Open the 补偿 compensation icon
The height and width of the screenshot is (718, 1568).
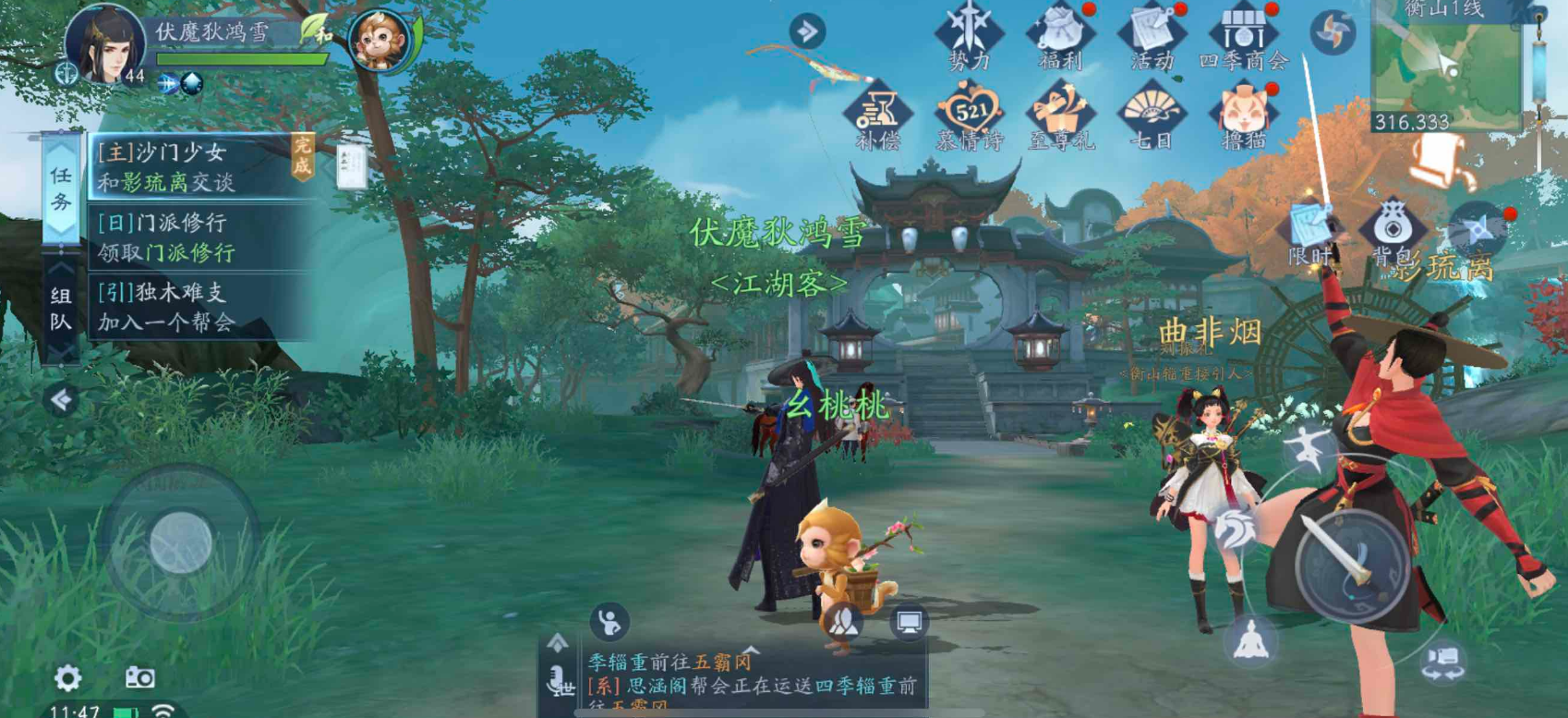coord(877,117)
